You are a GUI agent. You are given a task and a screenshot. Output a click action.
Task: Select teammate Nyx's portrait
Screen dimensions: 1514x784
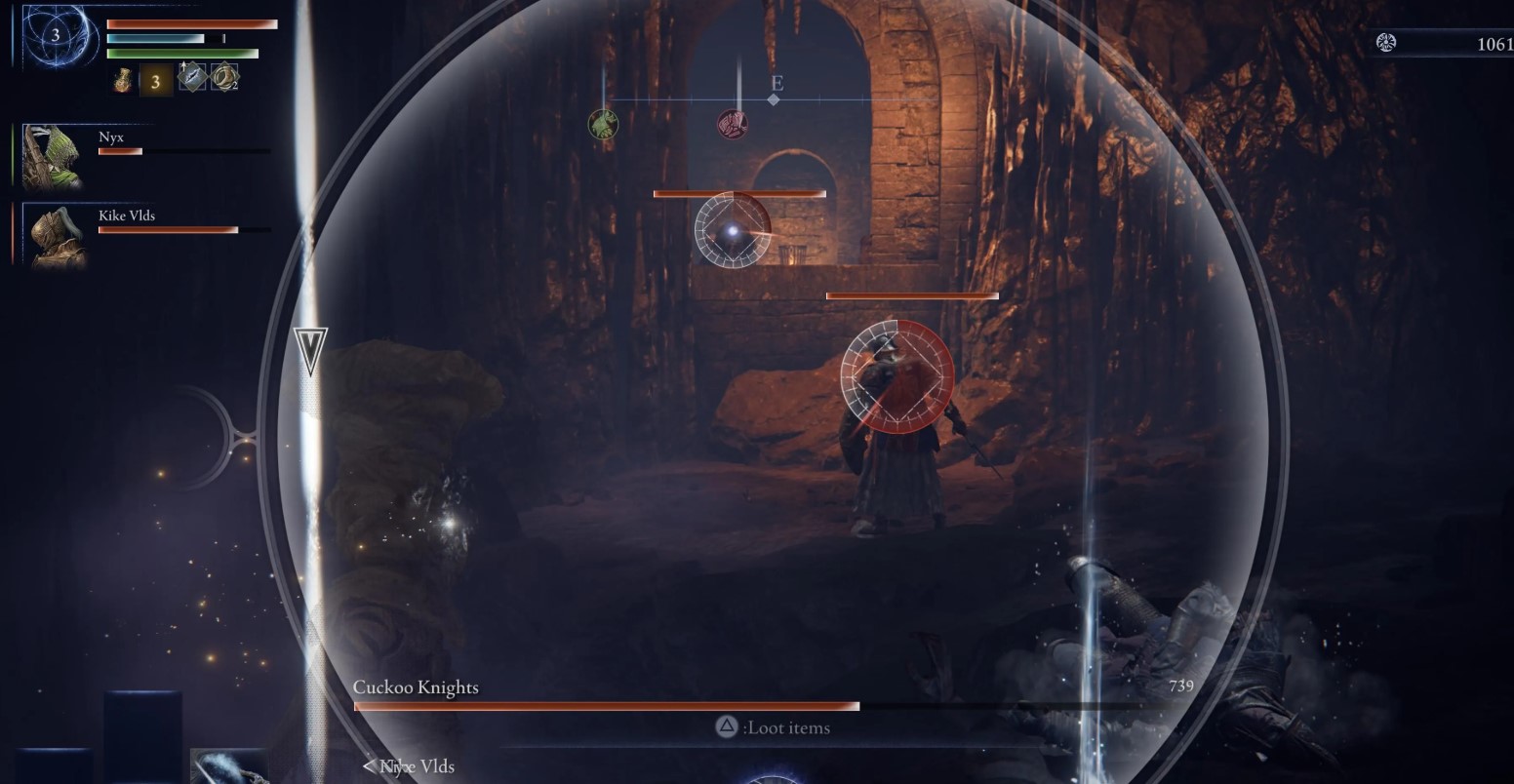click(50, 156)
